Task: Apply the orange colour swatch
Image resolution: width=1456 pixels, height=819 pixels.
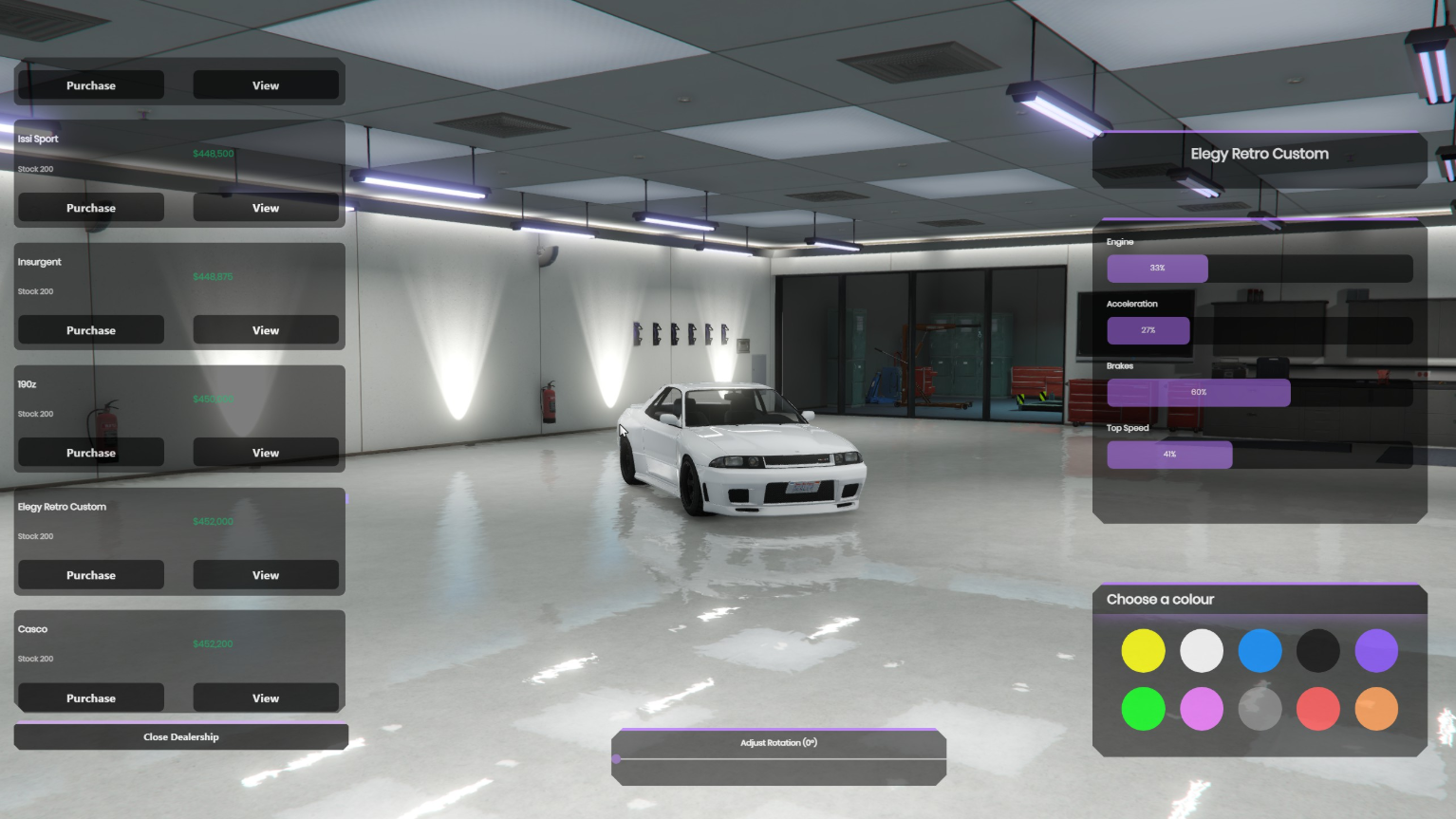Action: tap(1376, 709)
